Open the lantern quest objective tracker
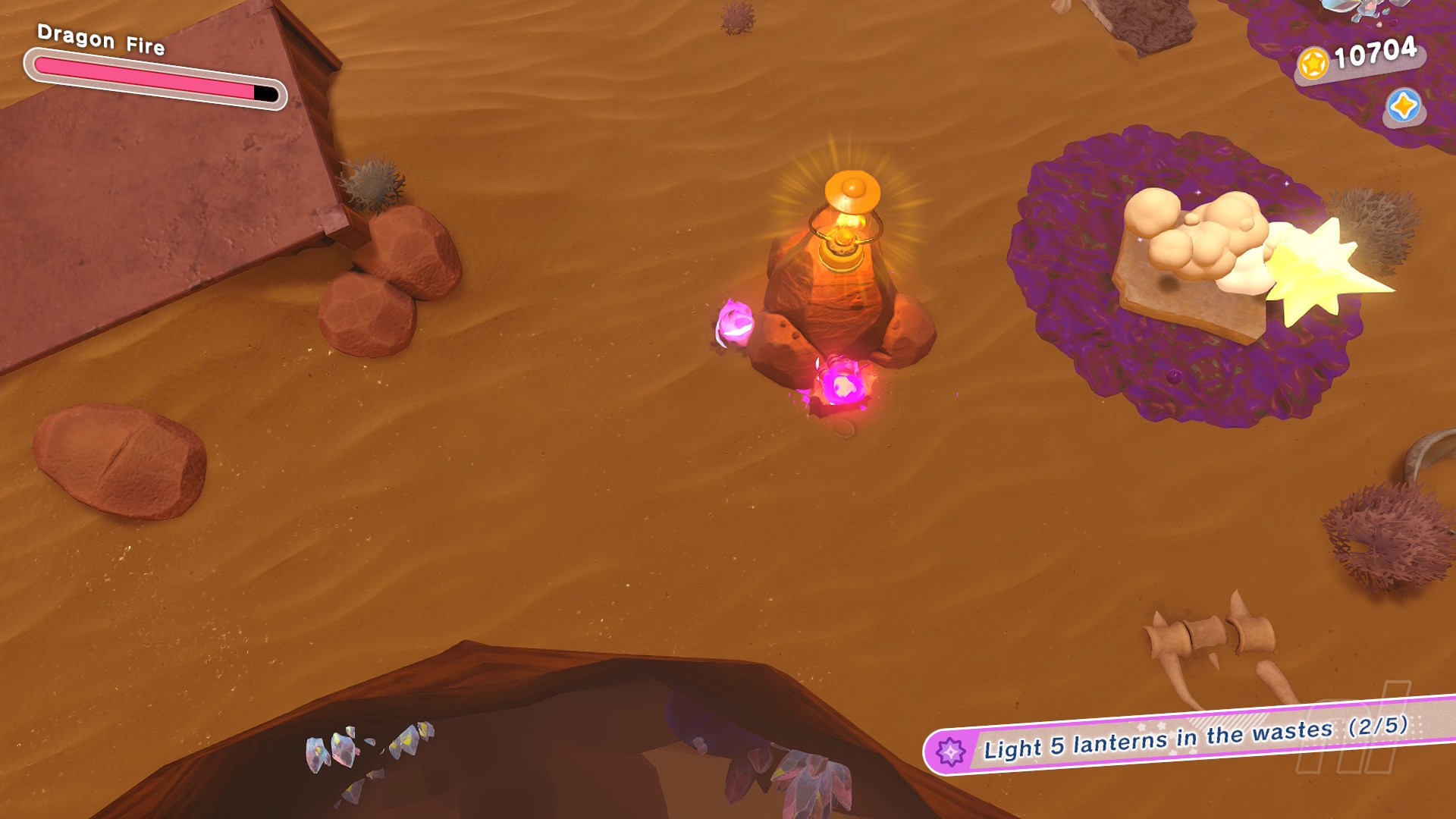 [1192, 737]
